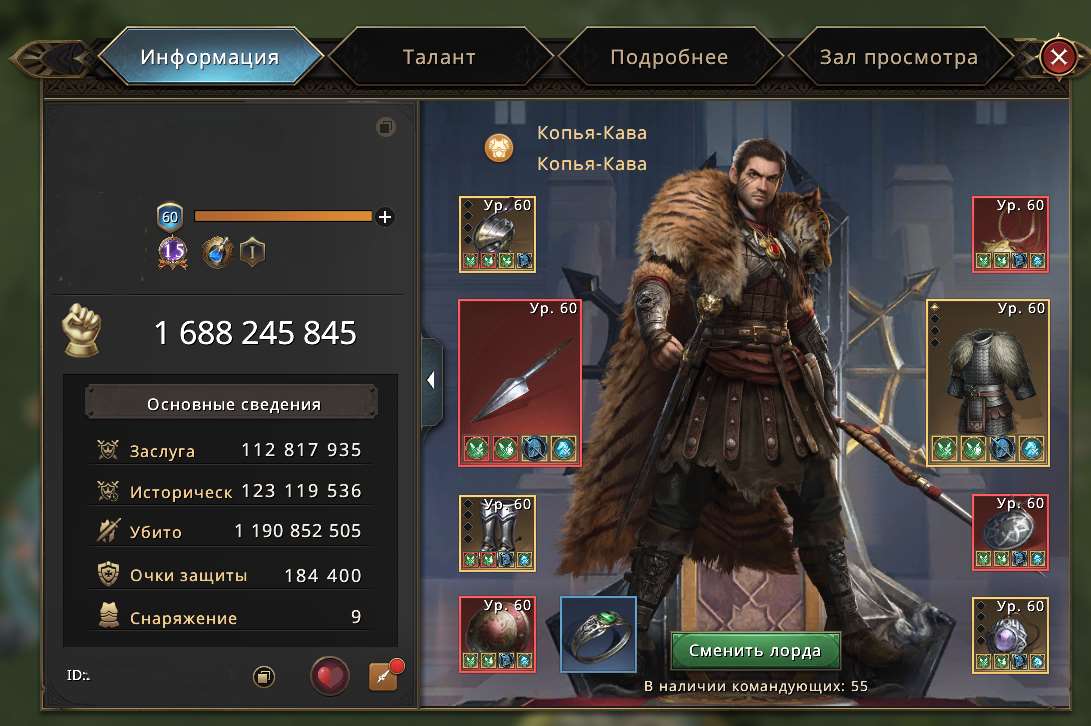Close the lord information window
The height and width of the screenshot is (726, 1091).
1057,57
